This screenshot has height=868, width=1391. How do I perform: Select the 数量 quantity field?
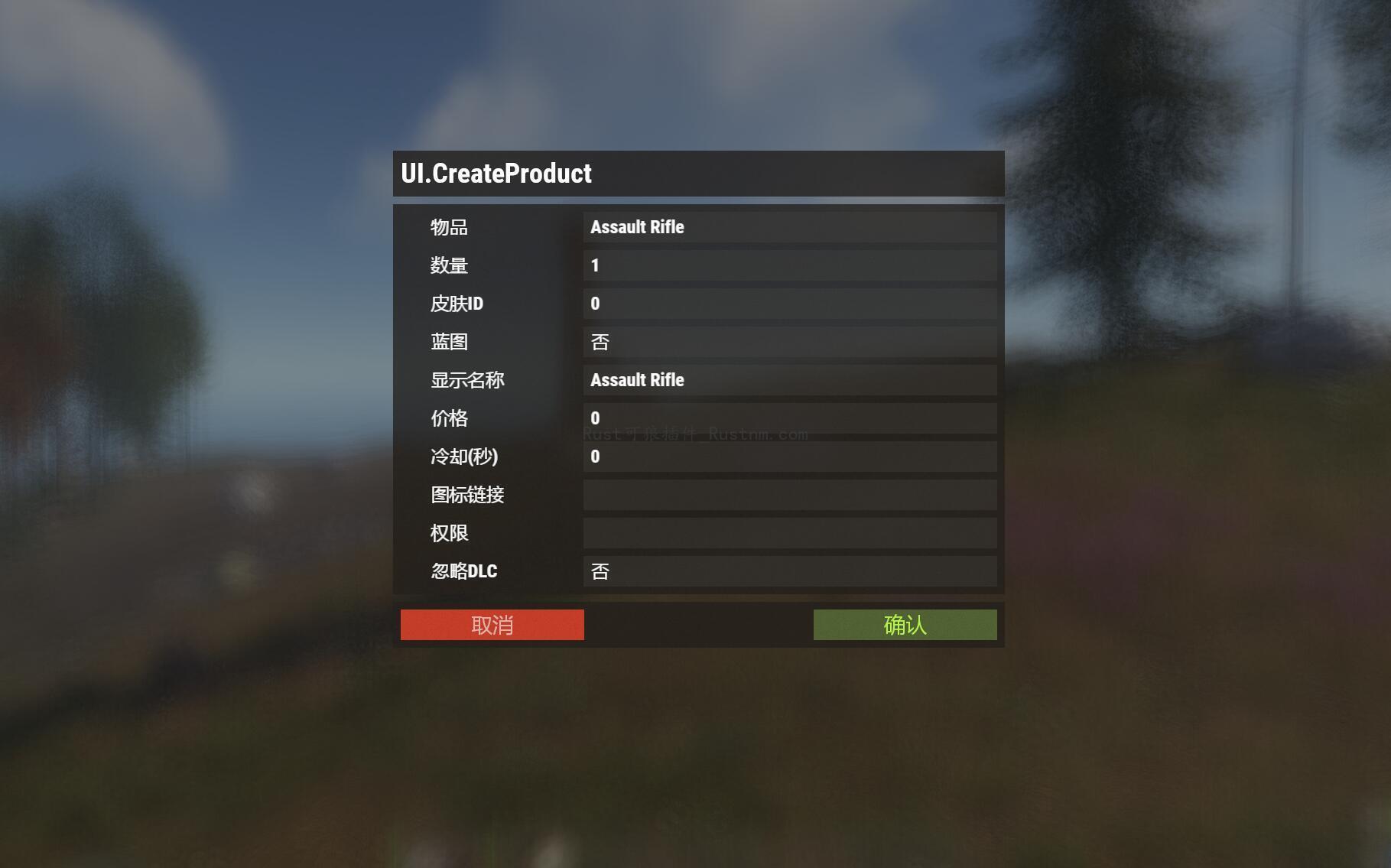(791, 265)
